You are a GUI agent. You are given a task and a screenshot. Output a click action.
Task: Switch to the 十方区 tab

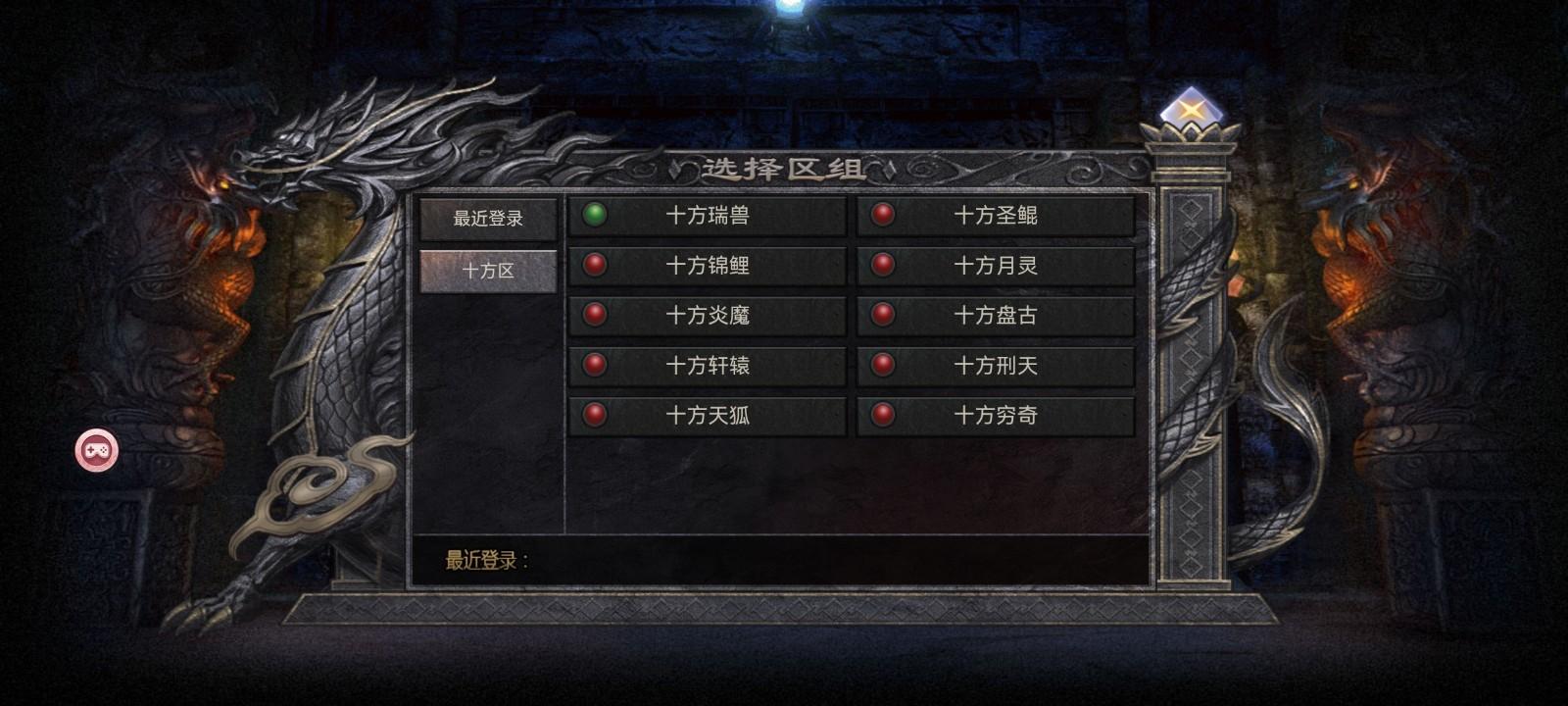pyautogui.click(x=488, y=267)
